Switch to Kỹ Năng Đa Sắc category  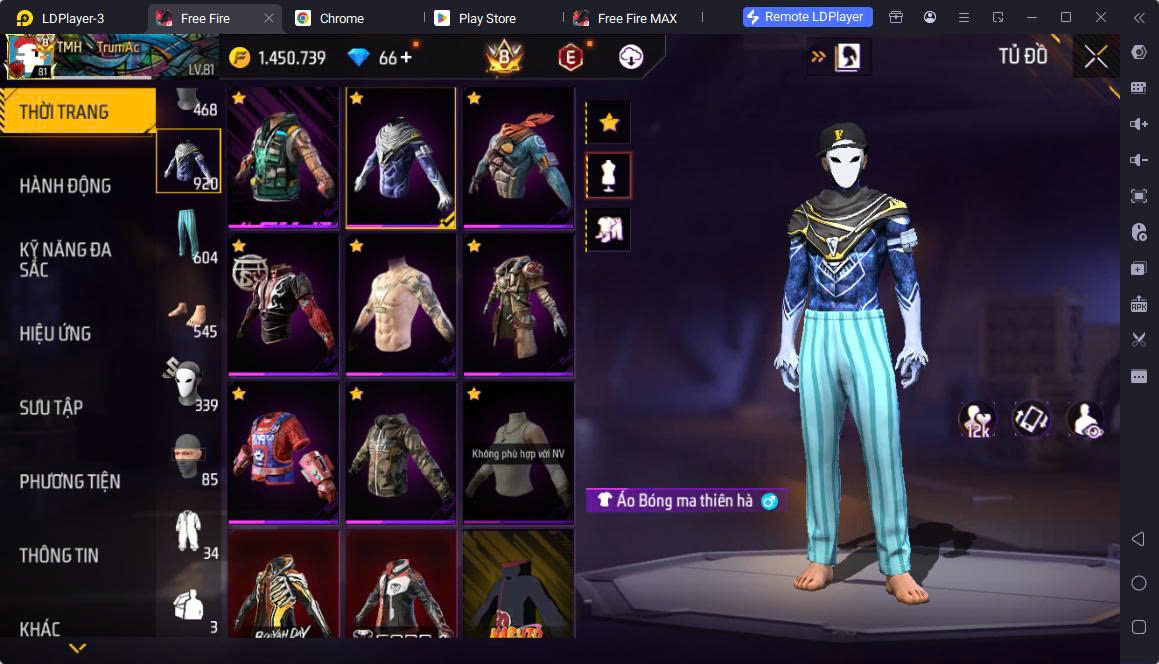point(65,259)
